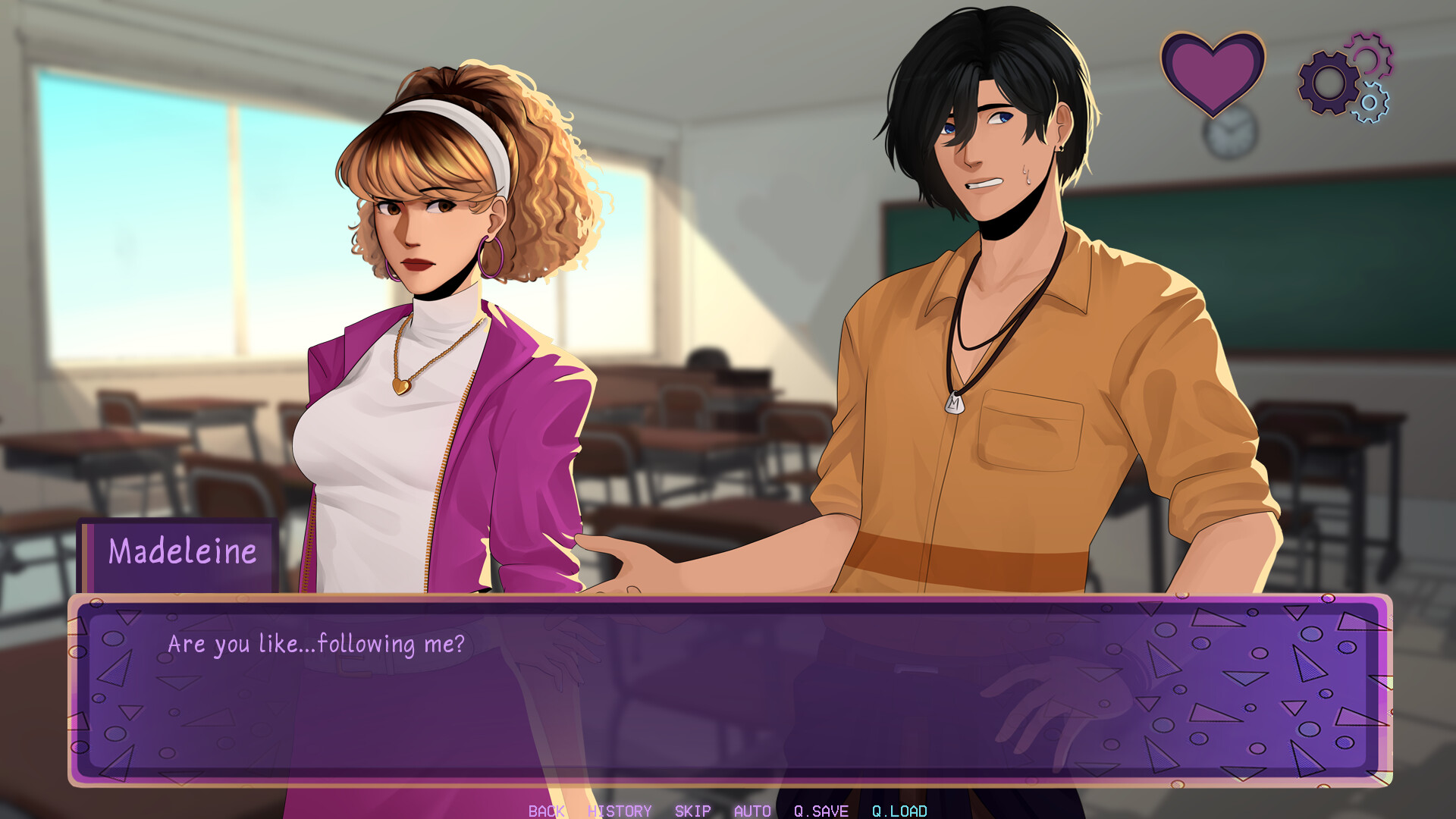This screenshot has height=819, width=1456.
Task: Select Q.SAVE from the quick menu
Action: 821,811
